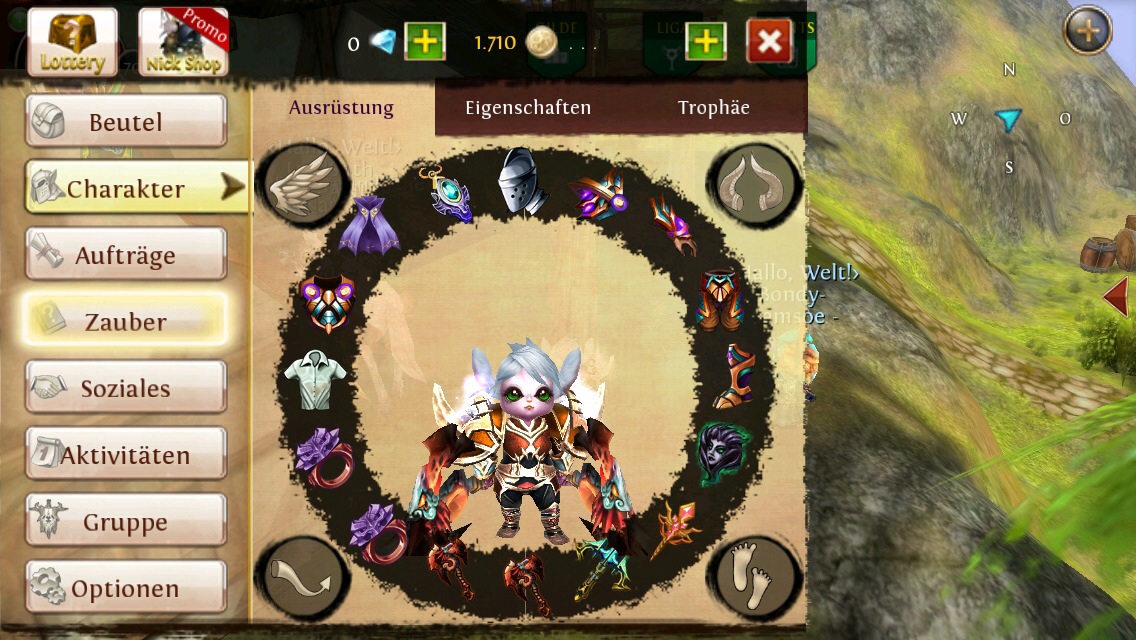Viewport: 1136px width, 640px height.
Task: Switch to the Eigenschaften tab
Action: click(x=528, y=108)
